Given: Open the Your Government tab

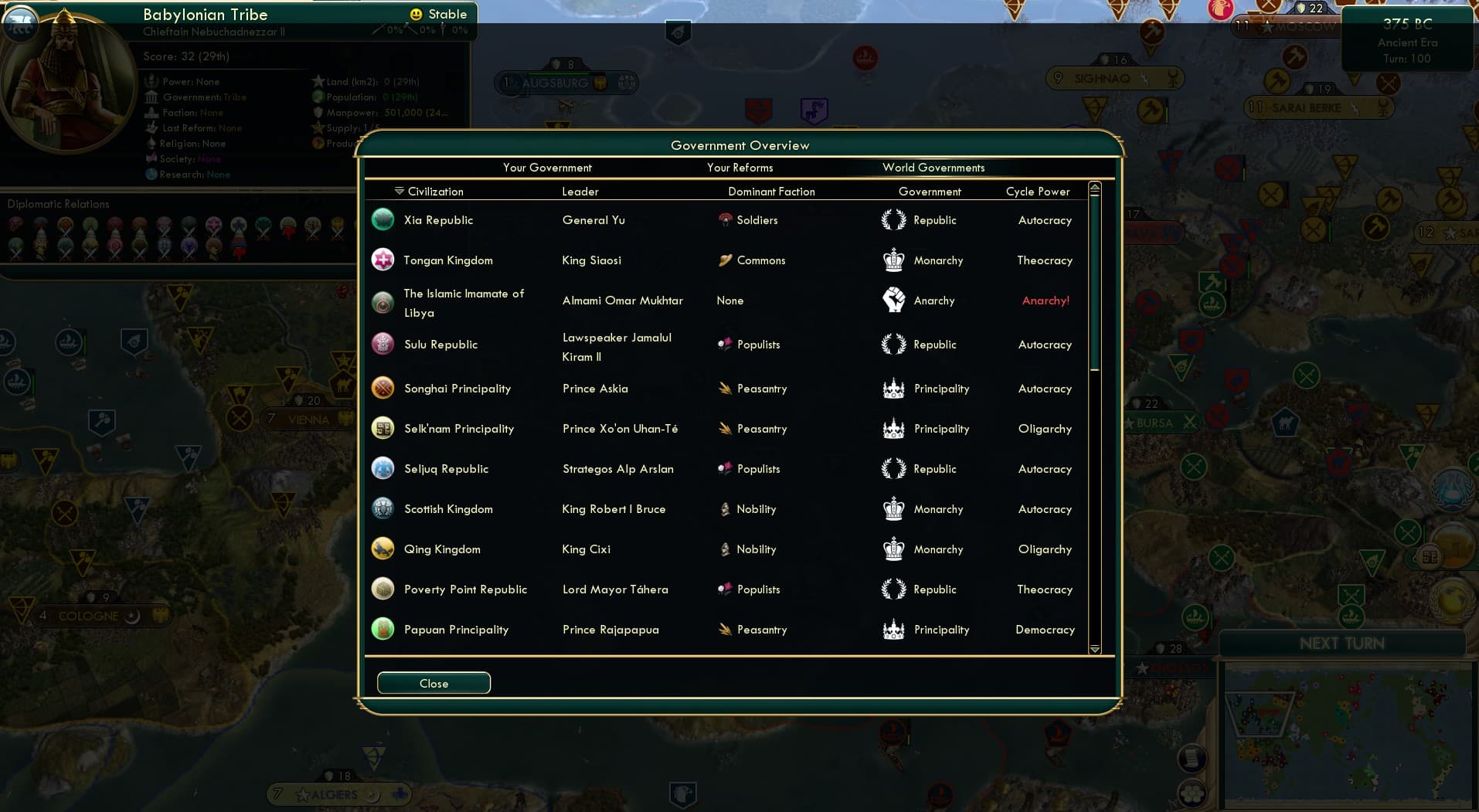Looking at the screenshot, I should tap(547, 168).
